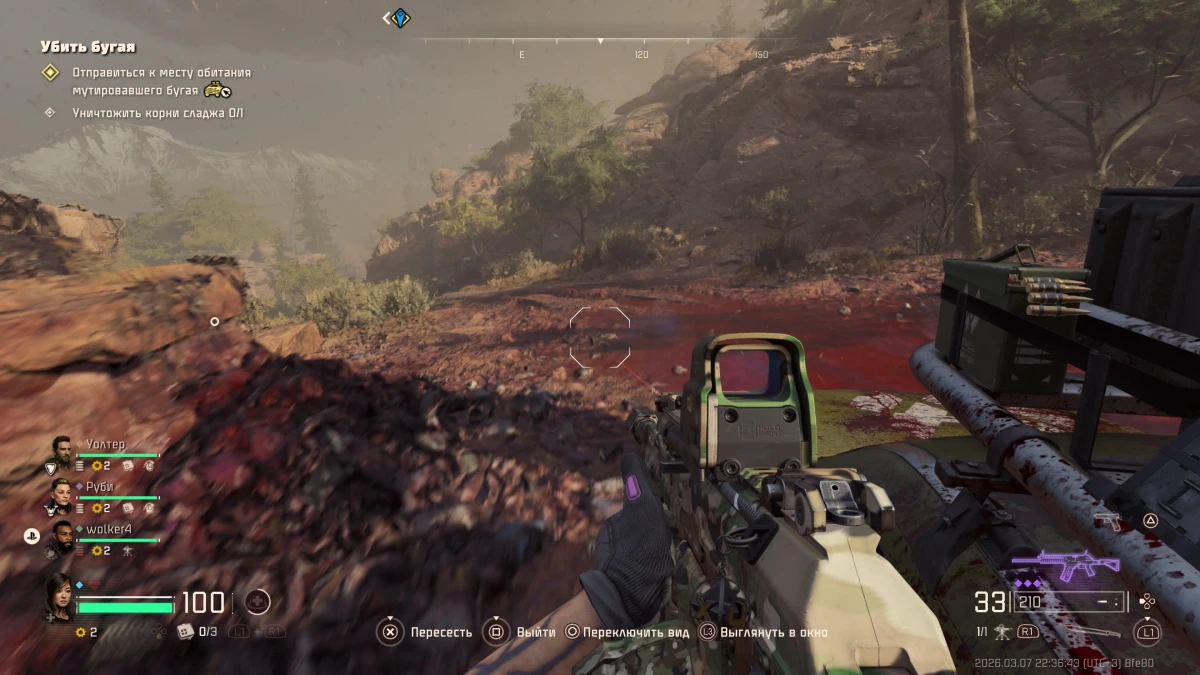Select squad member Уолтер's portrait

[x=61, y=451]
